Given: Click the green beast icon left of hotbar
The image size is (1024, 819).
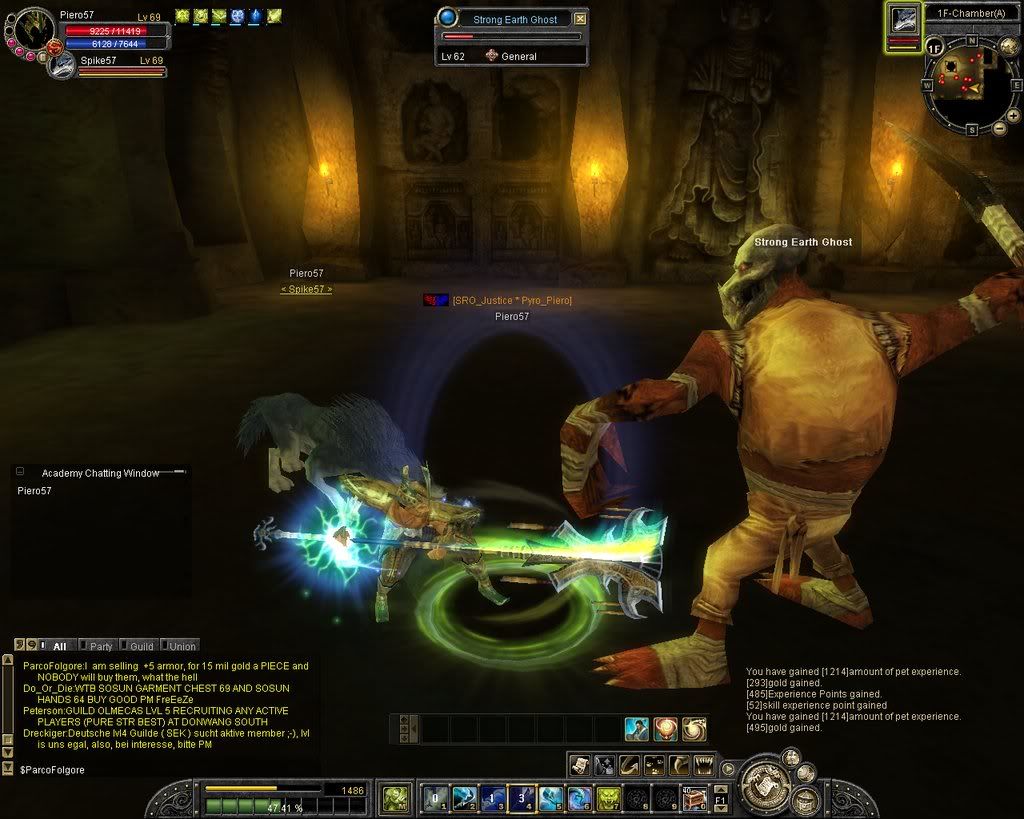Looking at the screenshot, I should [396, 797].
